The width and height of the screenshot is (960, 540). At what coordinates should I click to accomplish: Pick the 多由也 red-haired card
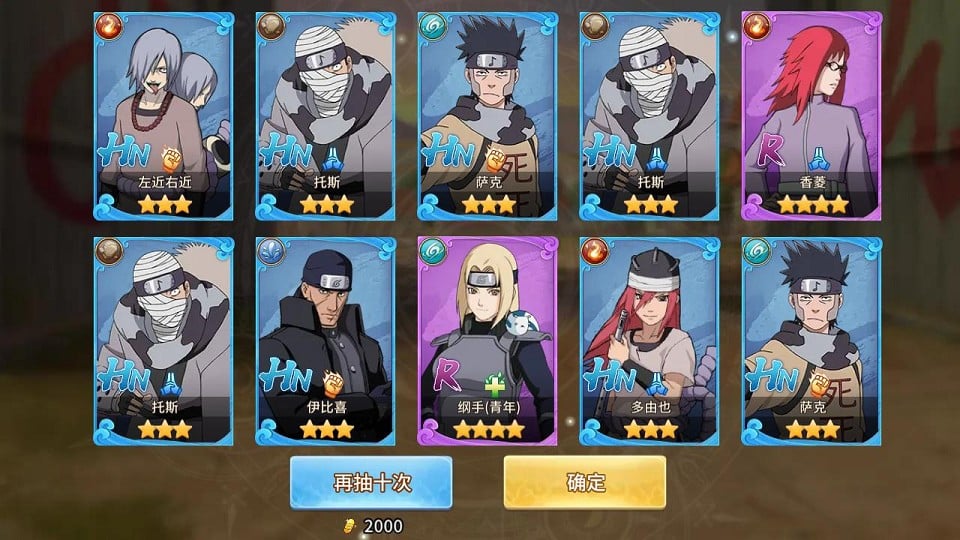[649, 340]
